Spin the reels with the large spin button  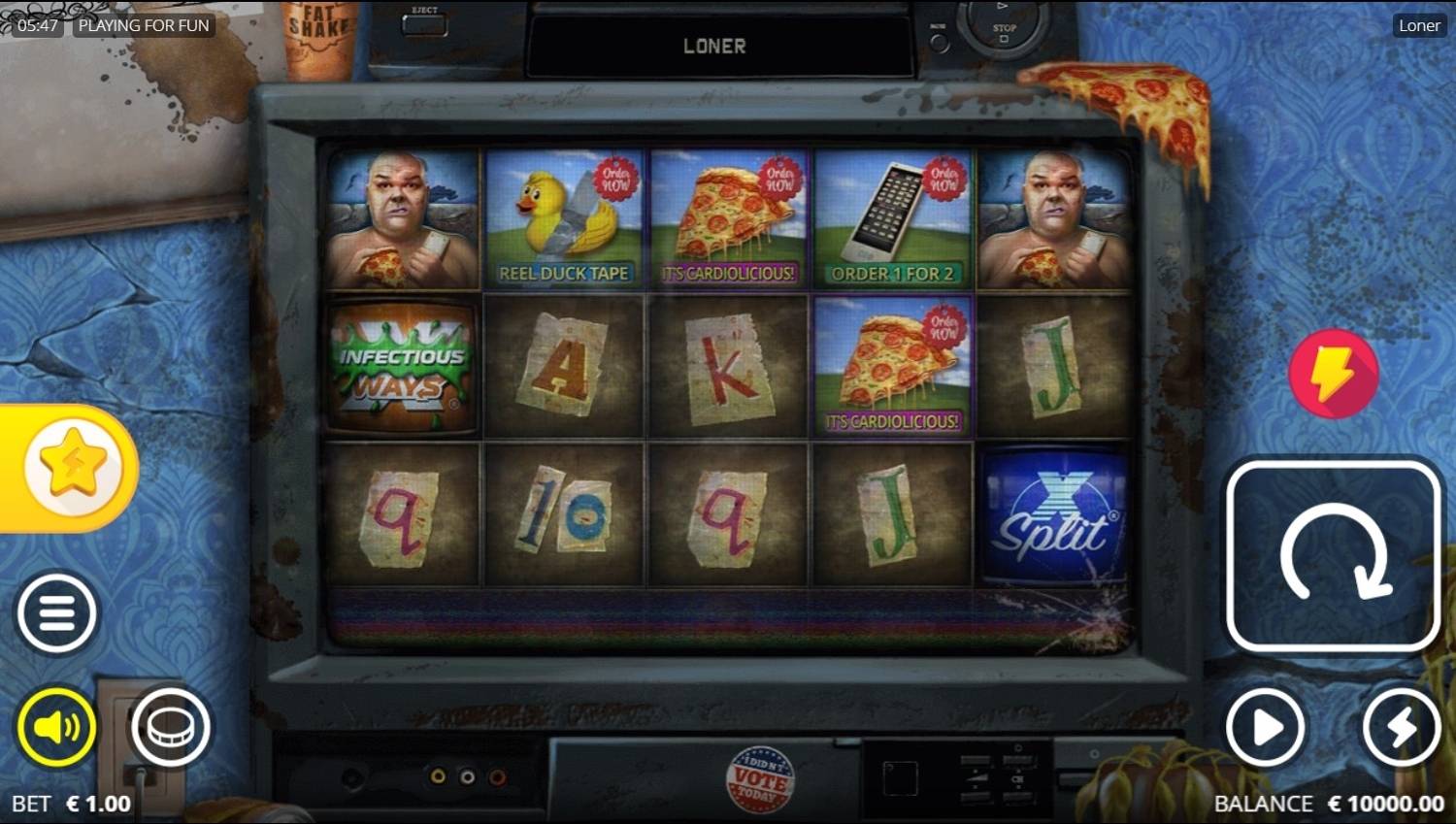tap(1333, 557)
